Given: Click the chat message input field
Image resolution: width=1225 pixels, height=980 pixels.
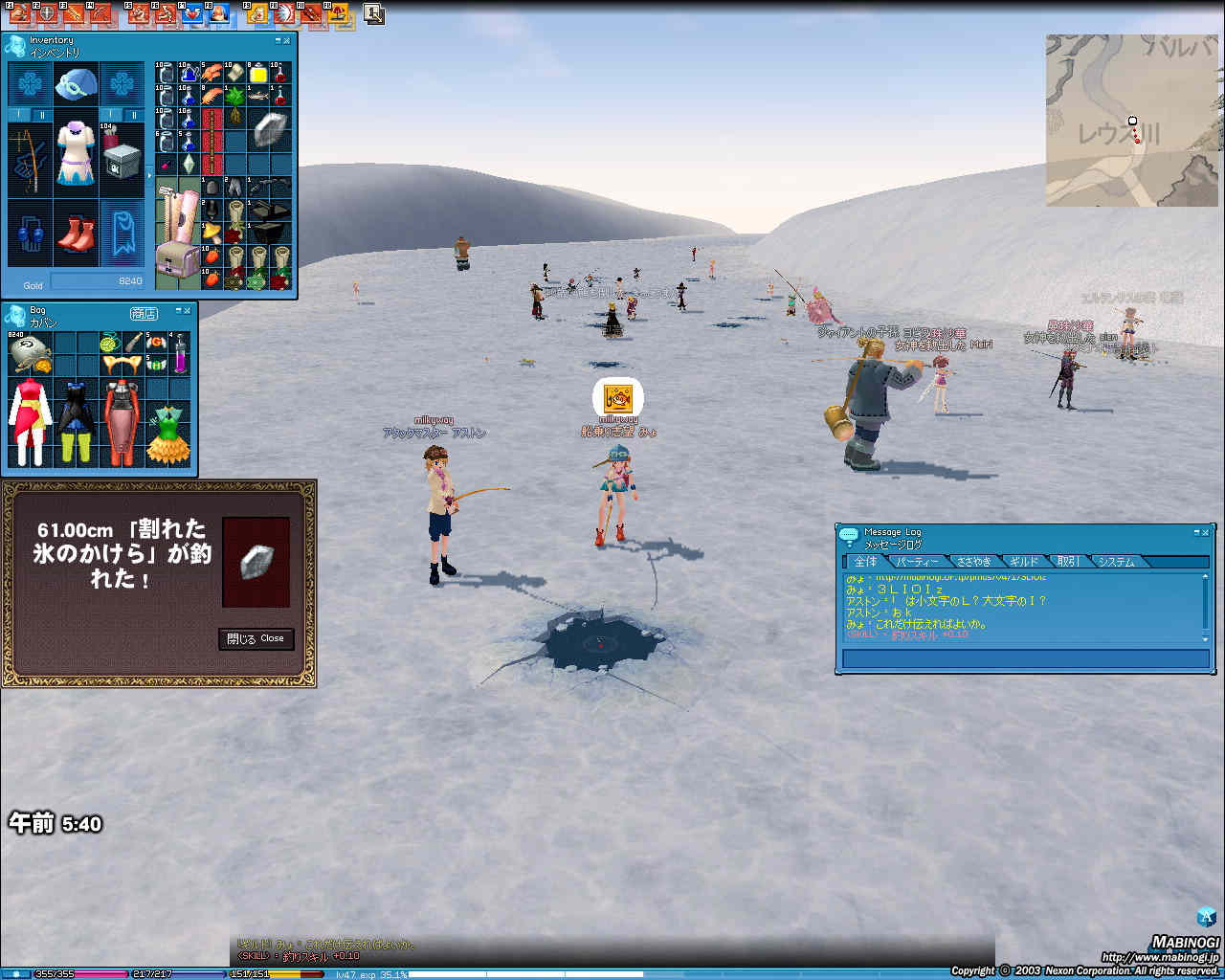Looking at the screenshot, I should (x=1025, y=658).
